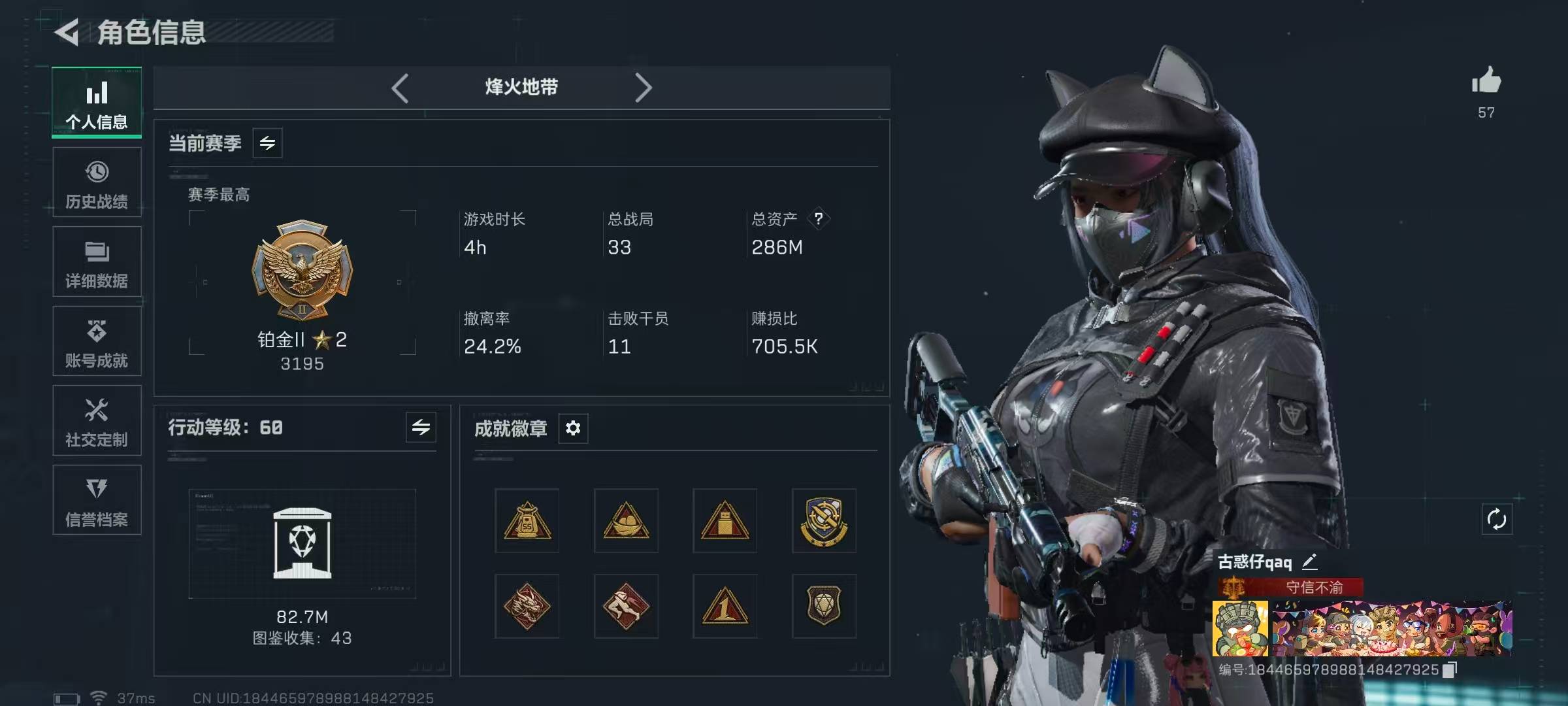Click the left arrow beside 烽火地带

click(x=400, y=88)
